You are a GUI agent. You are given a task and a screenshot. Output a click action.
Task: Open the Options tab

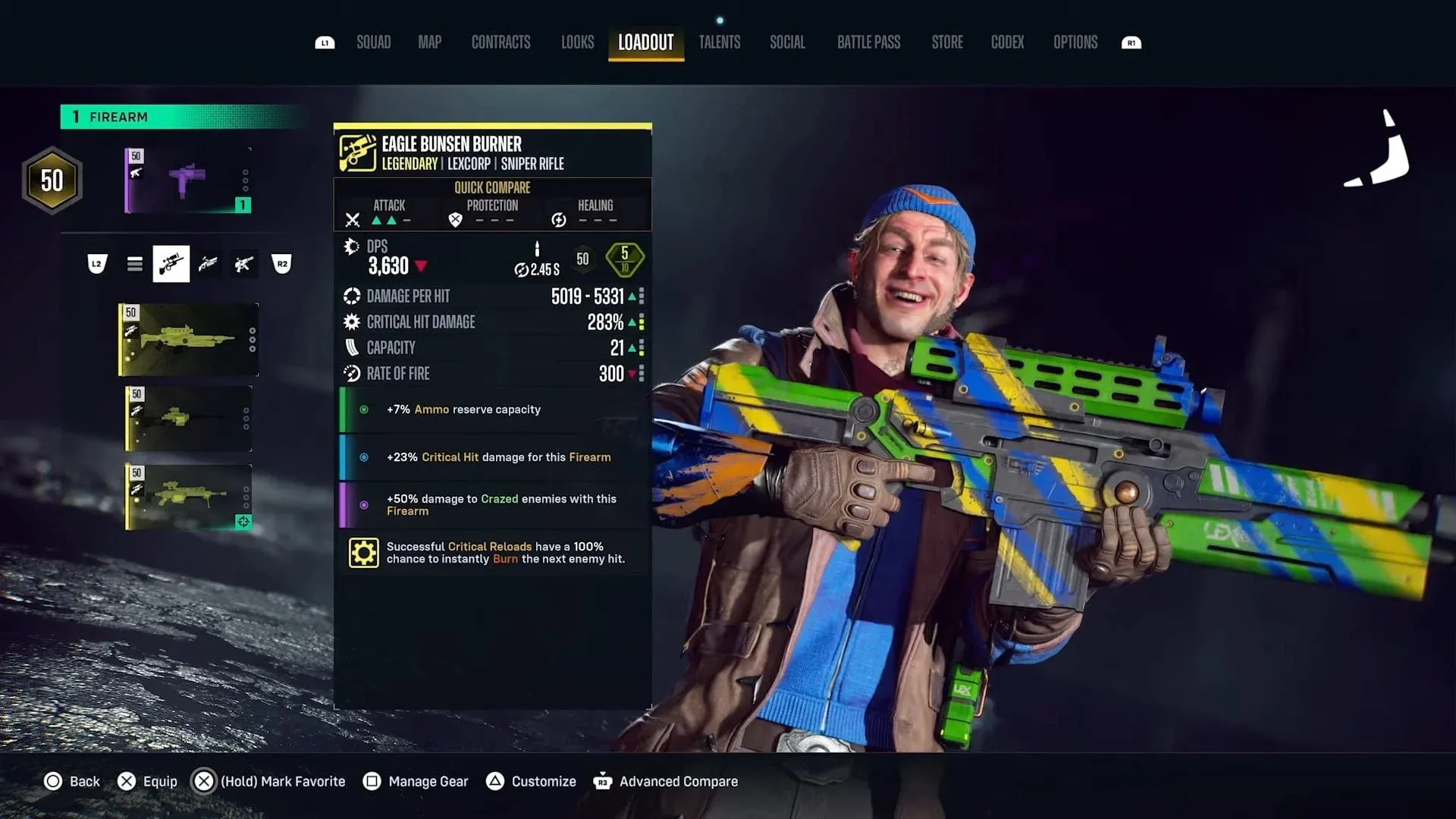pos(1075,42)
